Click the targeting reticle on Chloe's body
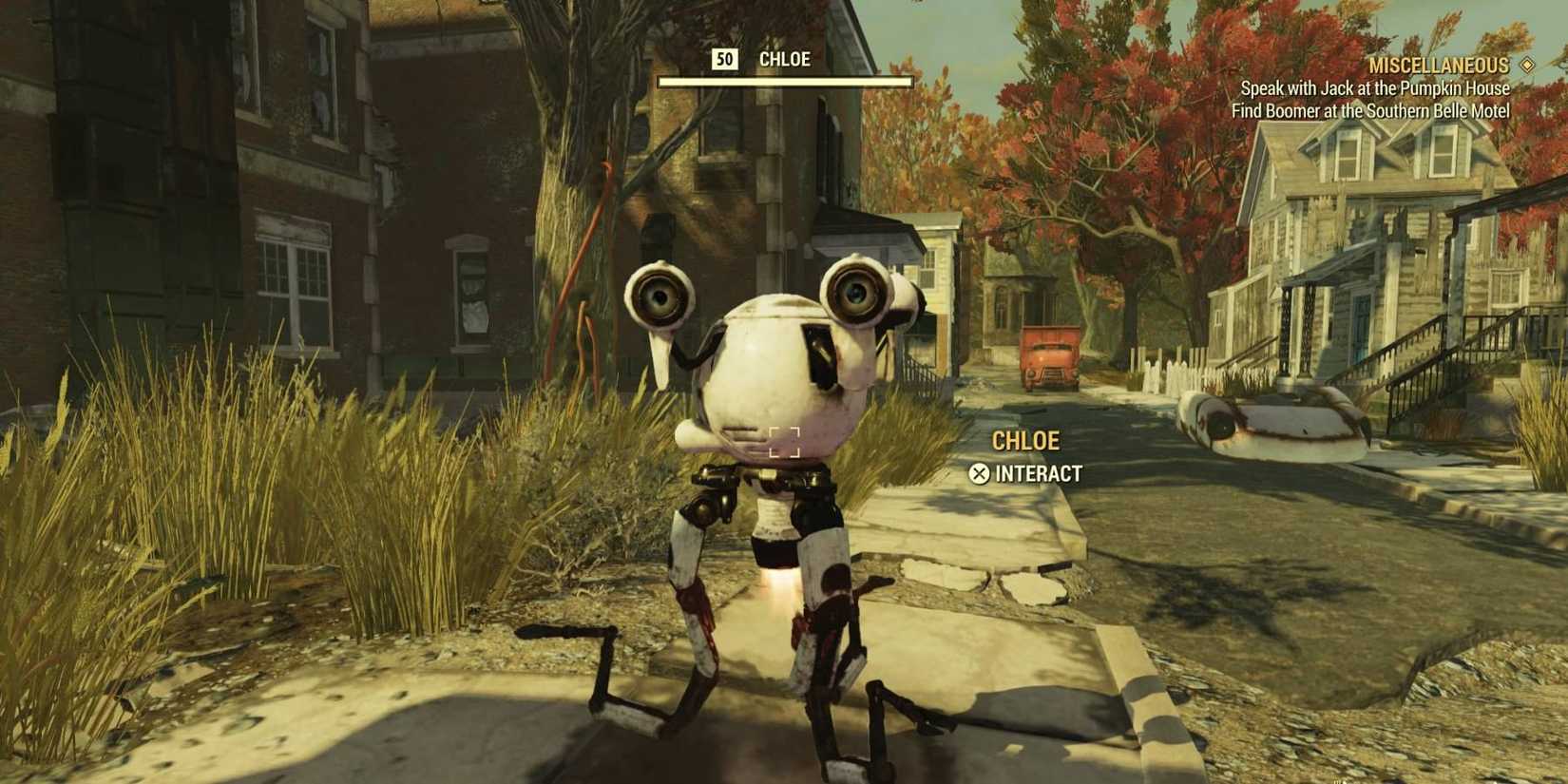 pyautogui.click(x=785, y=441)
